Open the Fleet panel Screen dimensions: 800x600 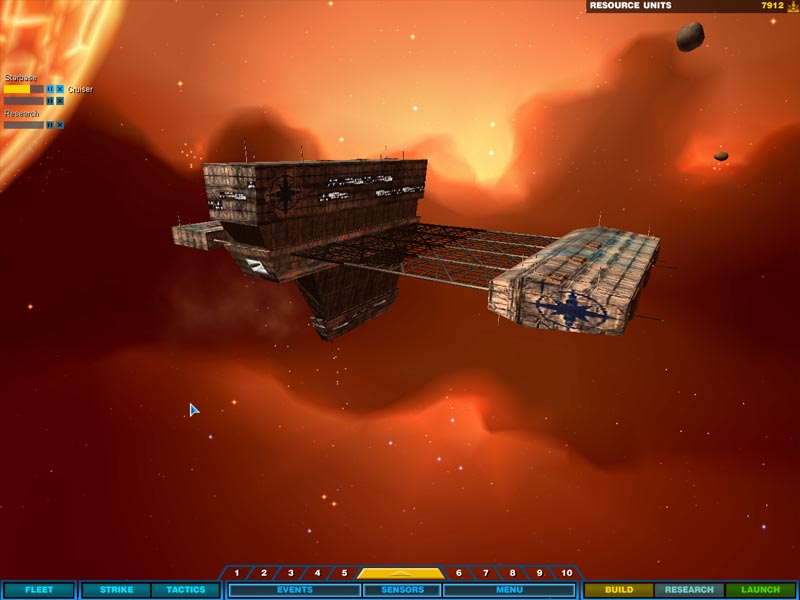pos(38,590)
